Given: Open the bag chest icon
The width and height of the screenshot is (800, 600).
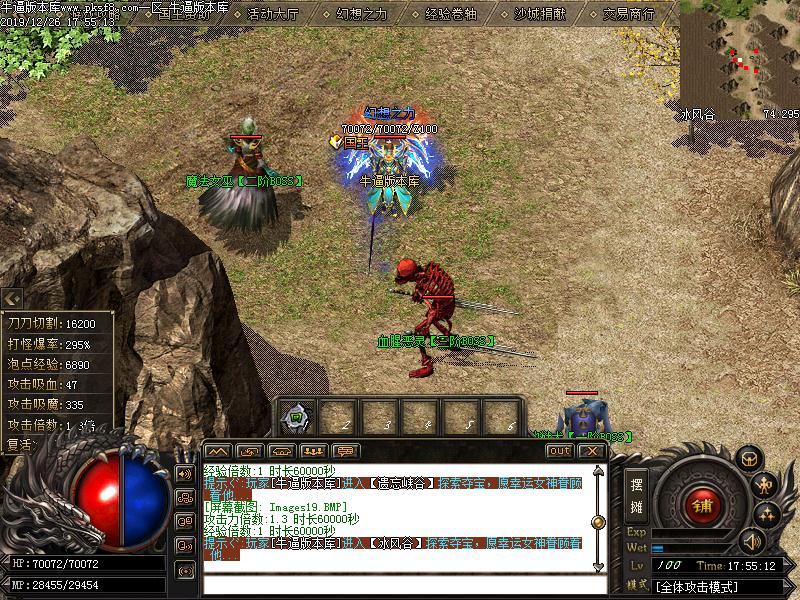Looking at the screenshot, I should pyautogui.click(x=747, y=459).
